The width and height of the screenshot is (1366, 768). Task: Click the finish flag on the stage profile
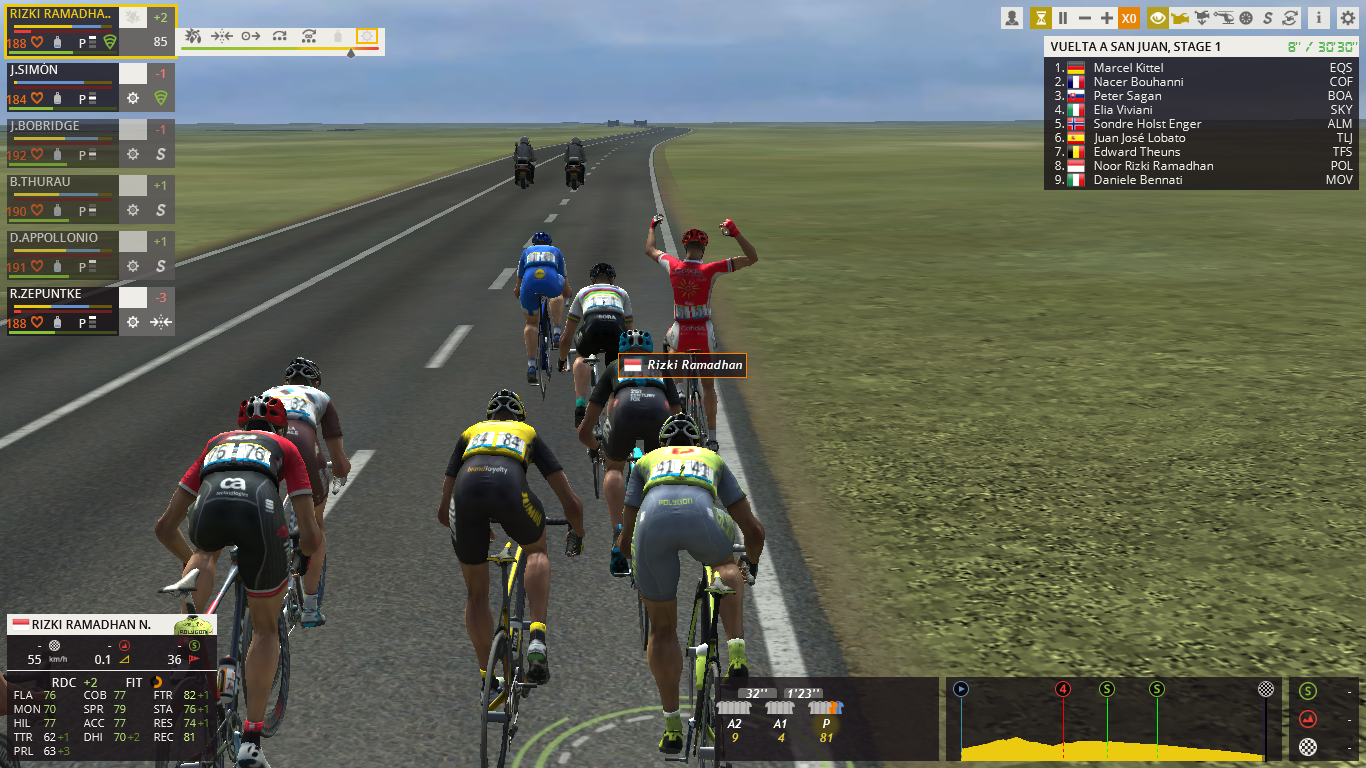click(x=1266, y=689)
